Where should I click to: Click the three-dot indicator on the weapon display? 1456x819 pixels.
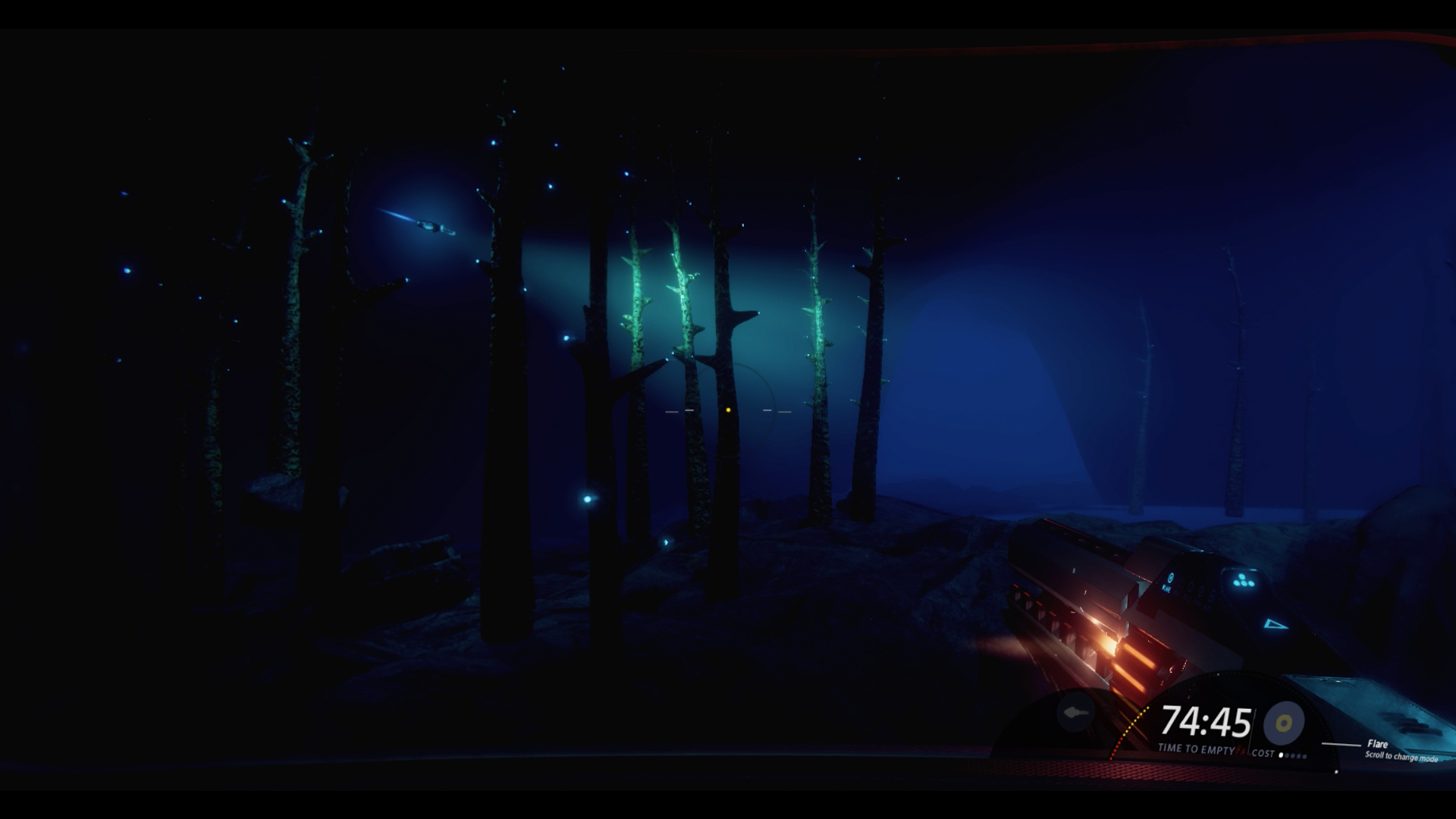pyautogui.click(x=1244, y=580)
